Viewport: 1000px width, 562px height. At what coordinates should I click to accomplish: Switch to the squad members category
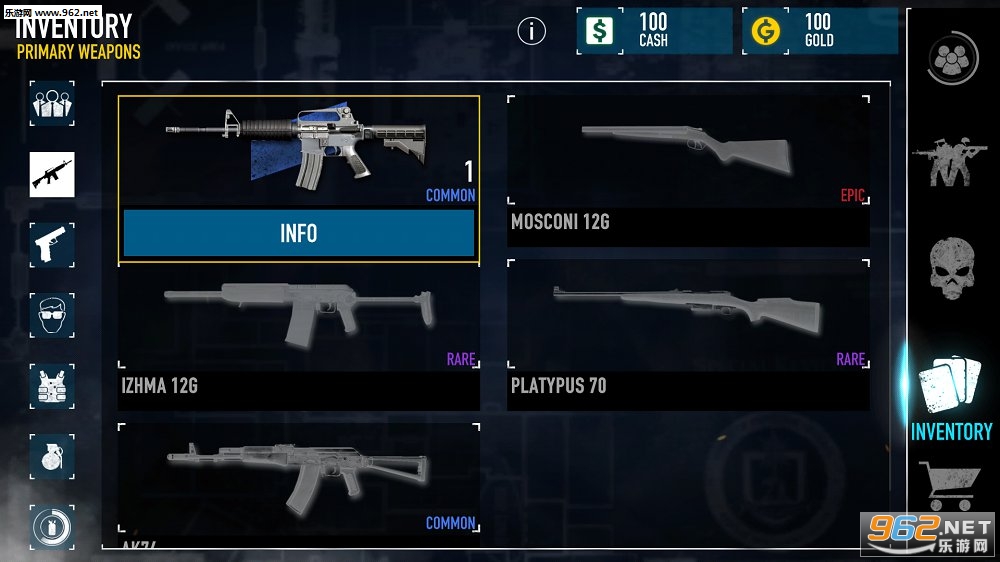pos(52,104)
